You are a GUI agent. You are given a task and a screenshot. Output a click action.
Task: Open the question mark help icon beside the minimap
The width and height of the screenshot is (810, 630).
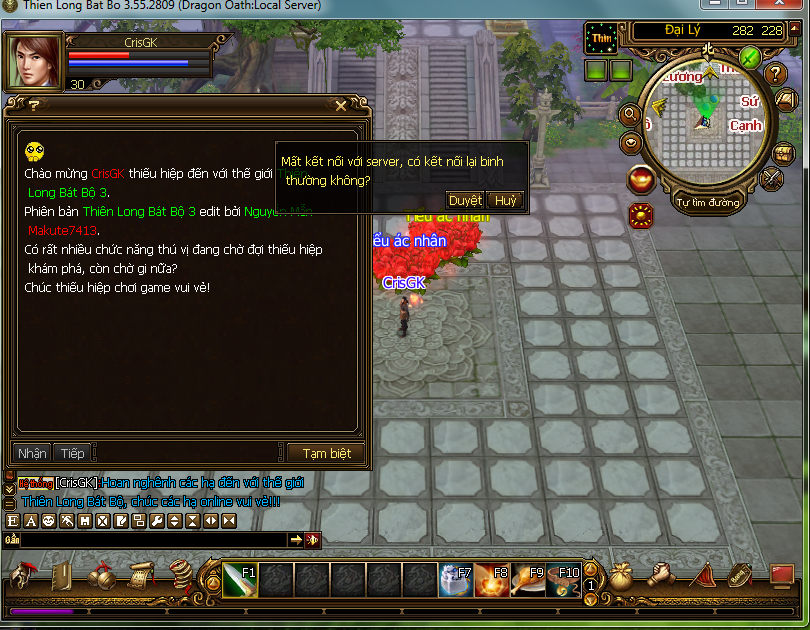point(776,73)
